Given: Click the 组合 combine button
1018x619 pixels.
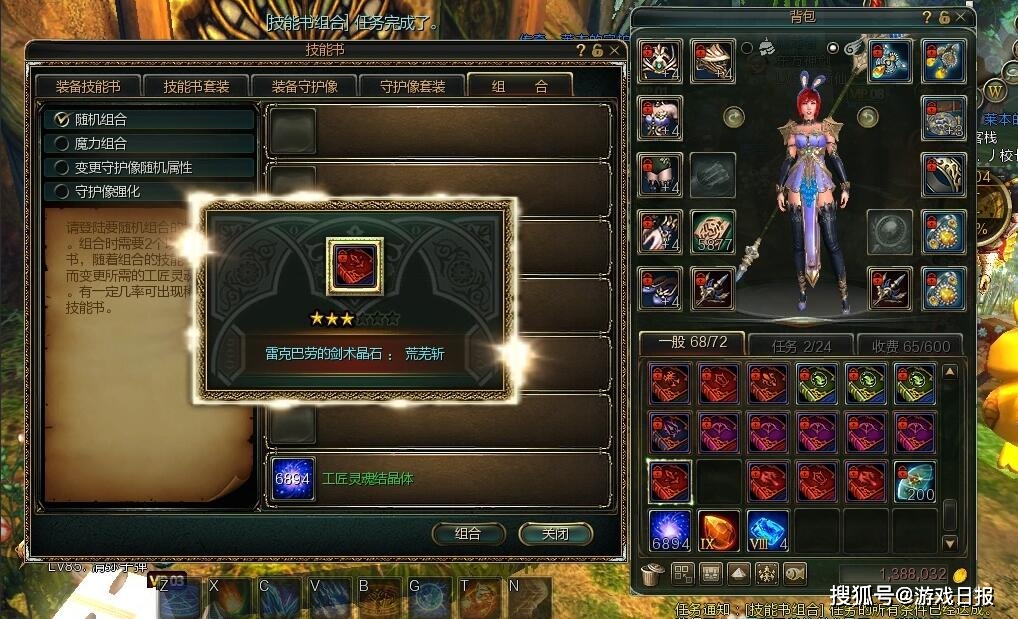Looking at the screenshot, I should click(x=468, y=534).
